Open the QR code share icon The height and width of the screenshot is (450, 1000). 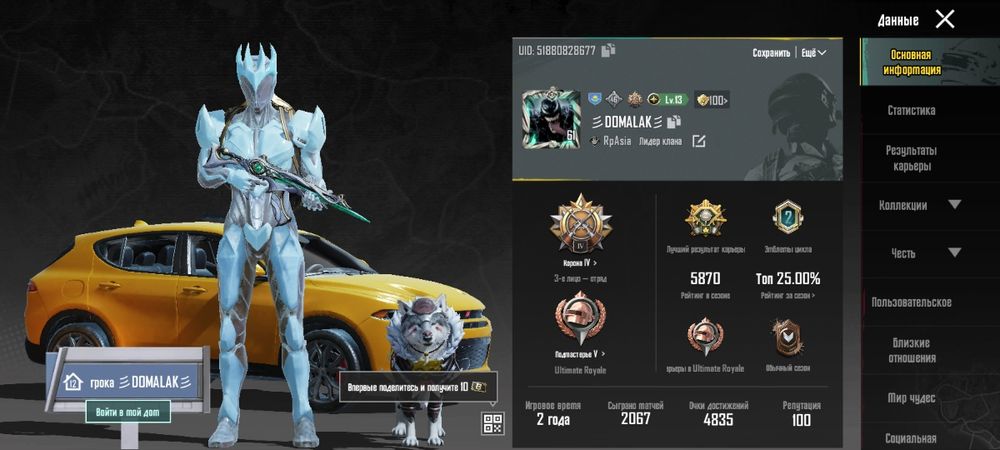click(491, 423)
